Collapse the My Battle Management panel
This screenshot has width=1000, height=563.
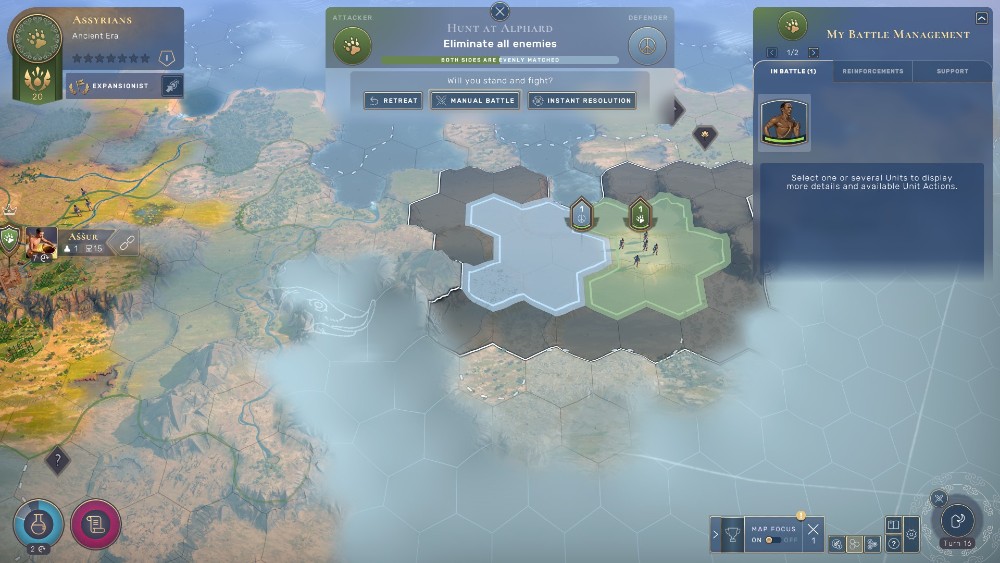(x=981, y=18)
